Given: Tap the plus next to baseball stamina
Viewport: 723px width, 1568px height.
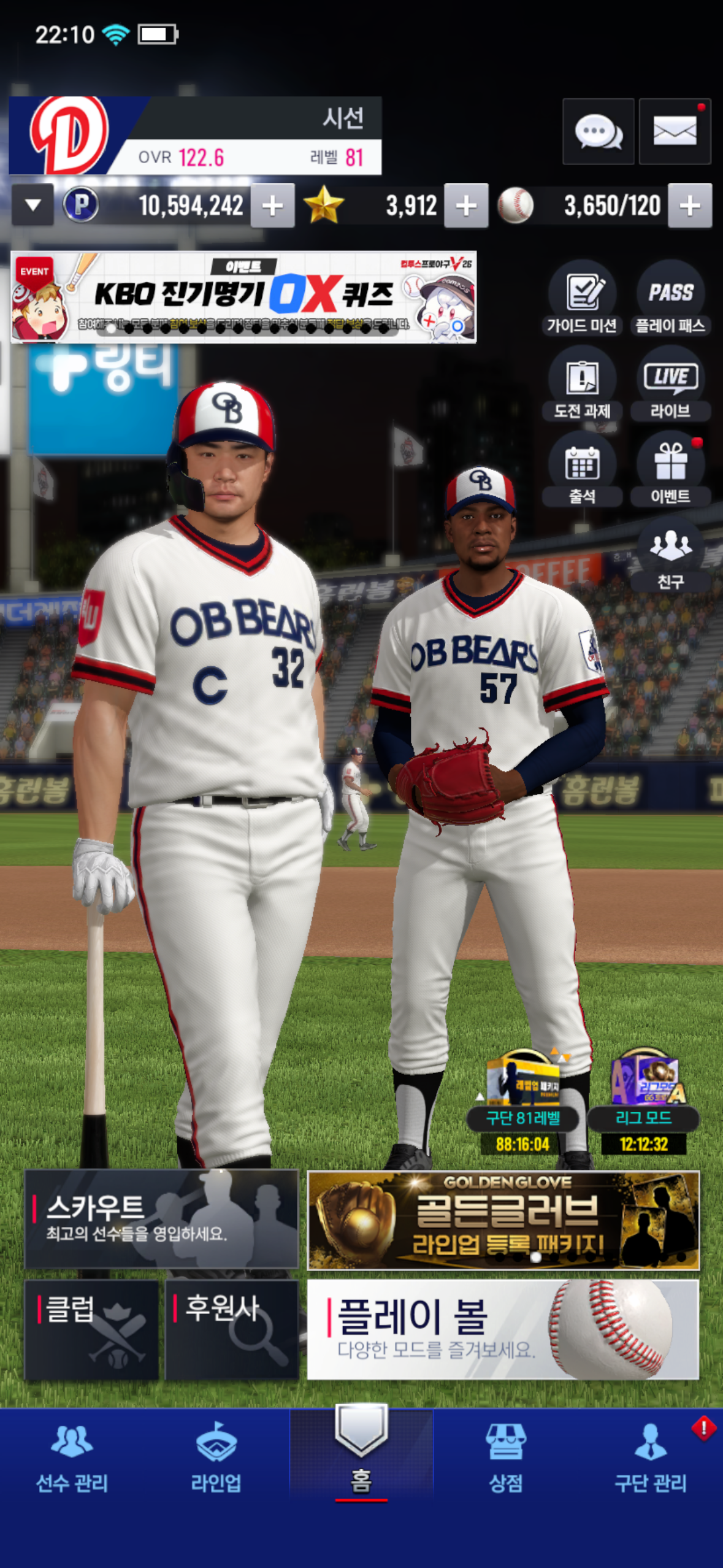Looking at the screenshot, I should pos(690,206).
